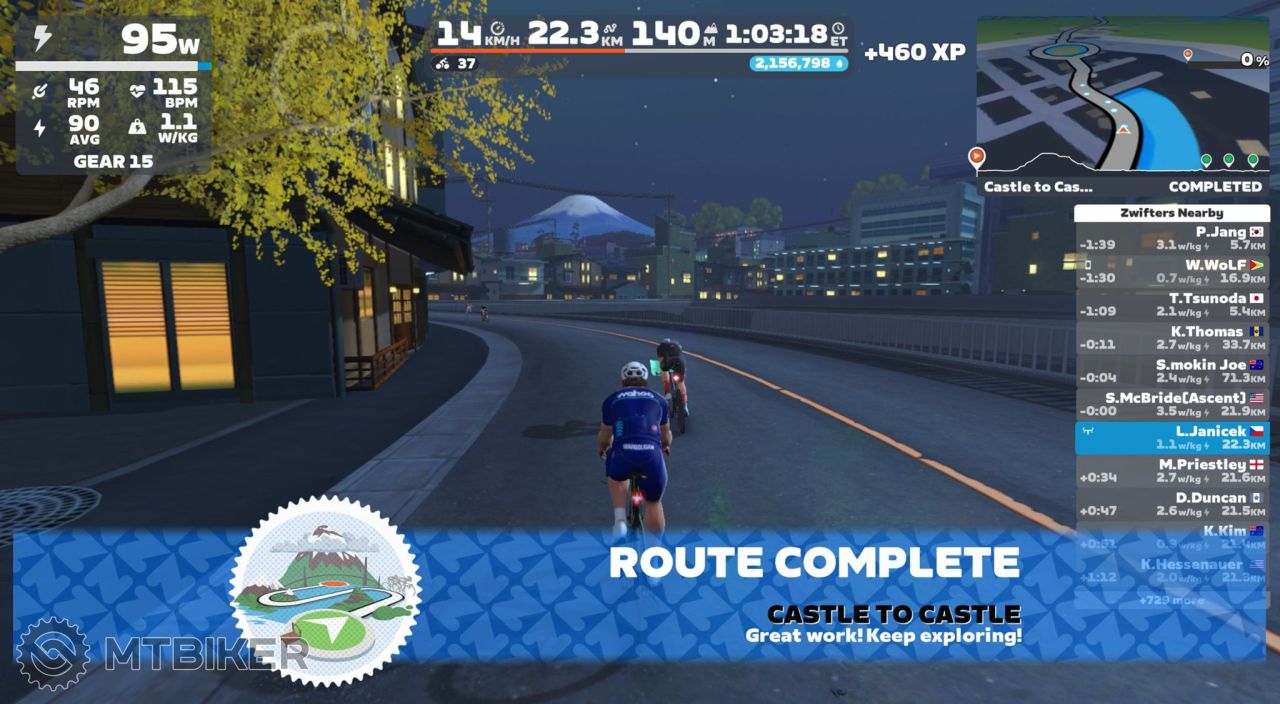
Task: Select S.mokin Joe rider row
Action: click(1171, 371)
